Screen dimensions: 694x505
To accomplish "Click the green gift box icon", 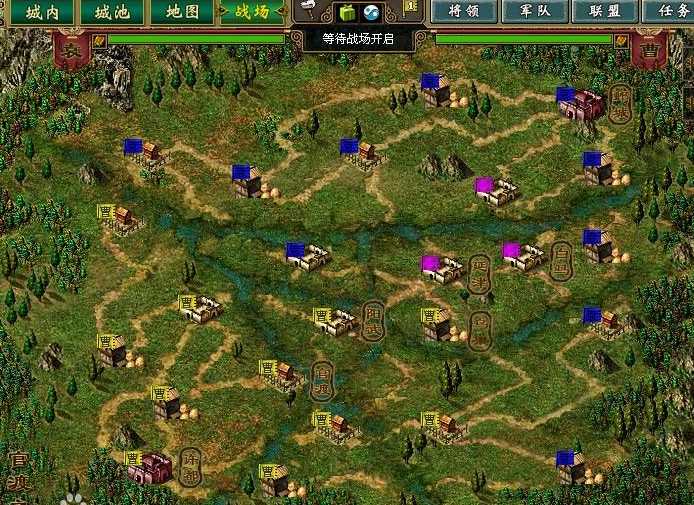I will point(347,13).
